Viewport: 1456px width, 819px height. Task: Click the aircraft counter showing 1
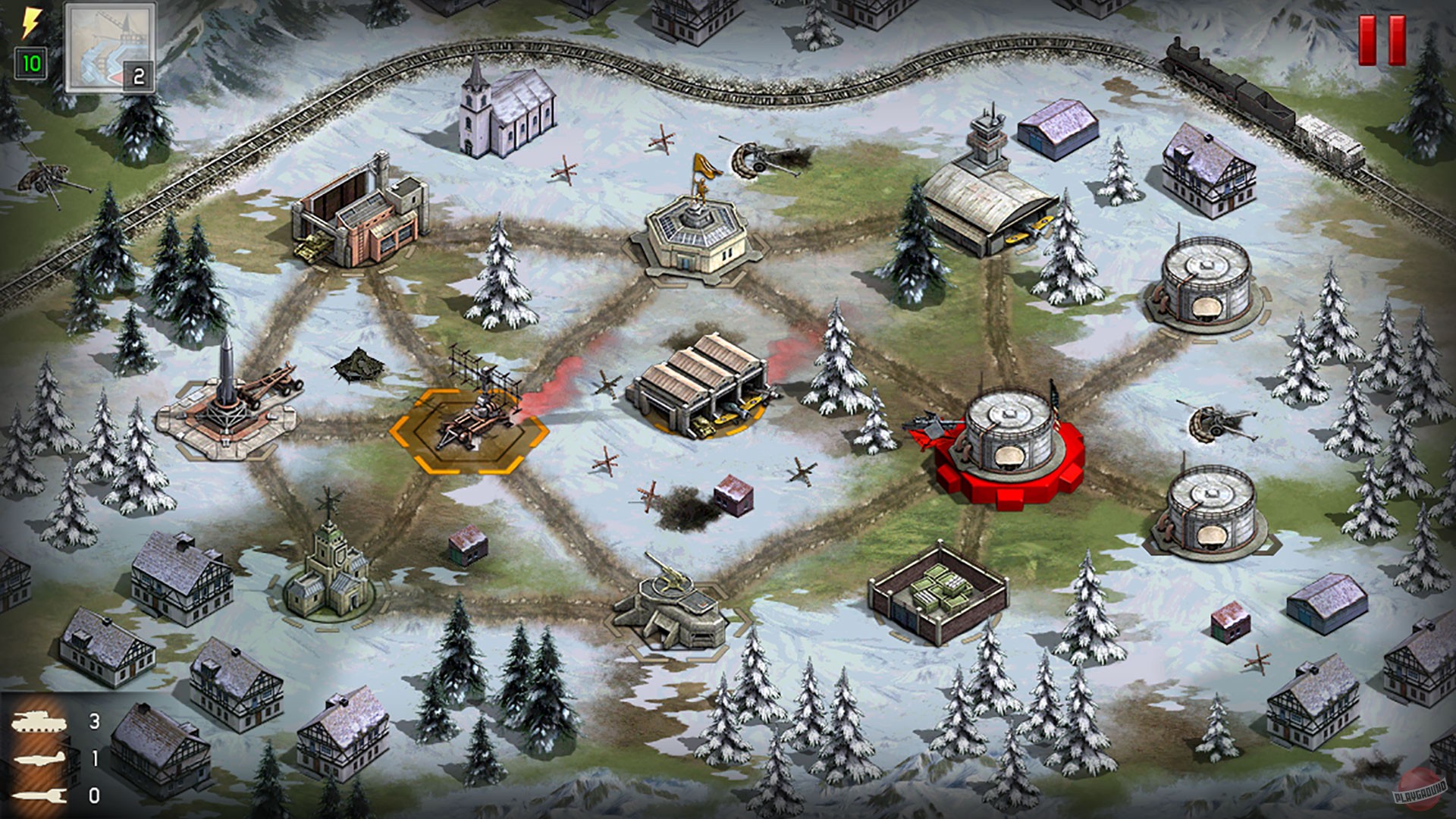(x=95, y=758)
